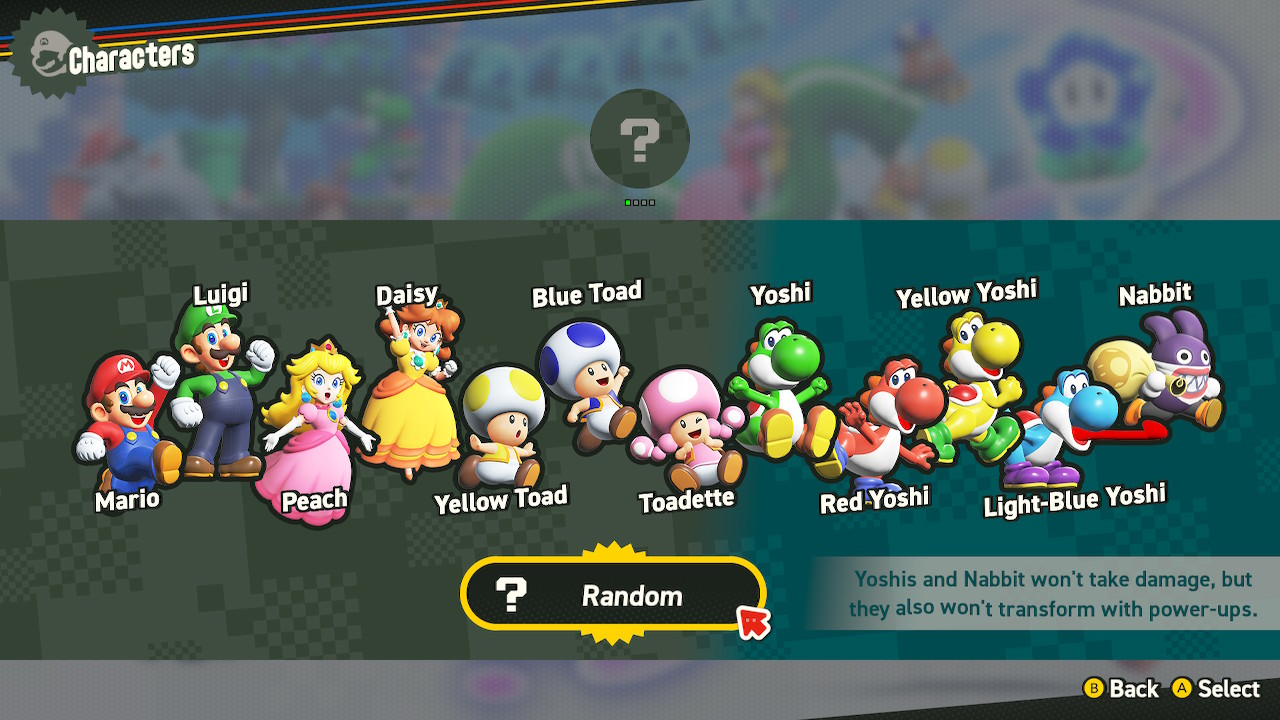Viewport: 1280px width, 720px height.
Task: Click the question mark portrait circle
Action: click(640, 140)
